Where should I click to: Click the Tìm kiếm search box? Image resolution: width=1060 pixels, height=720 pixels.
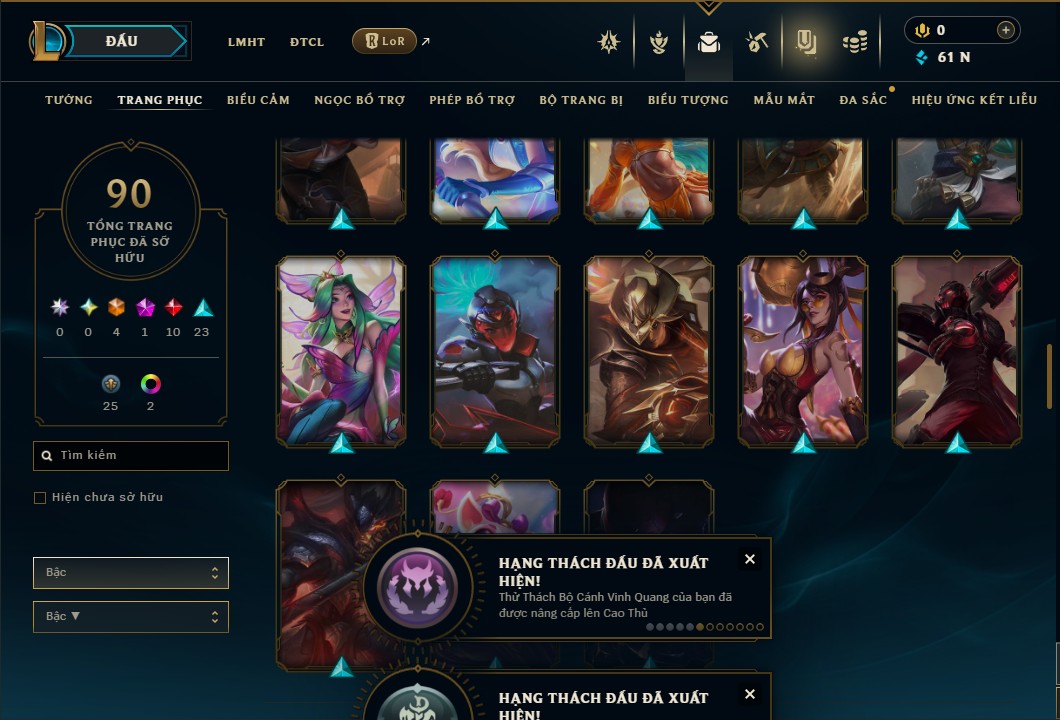[131, 456]
